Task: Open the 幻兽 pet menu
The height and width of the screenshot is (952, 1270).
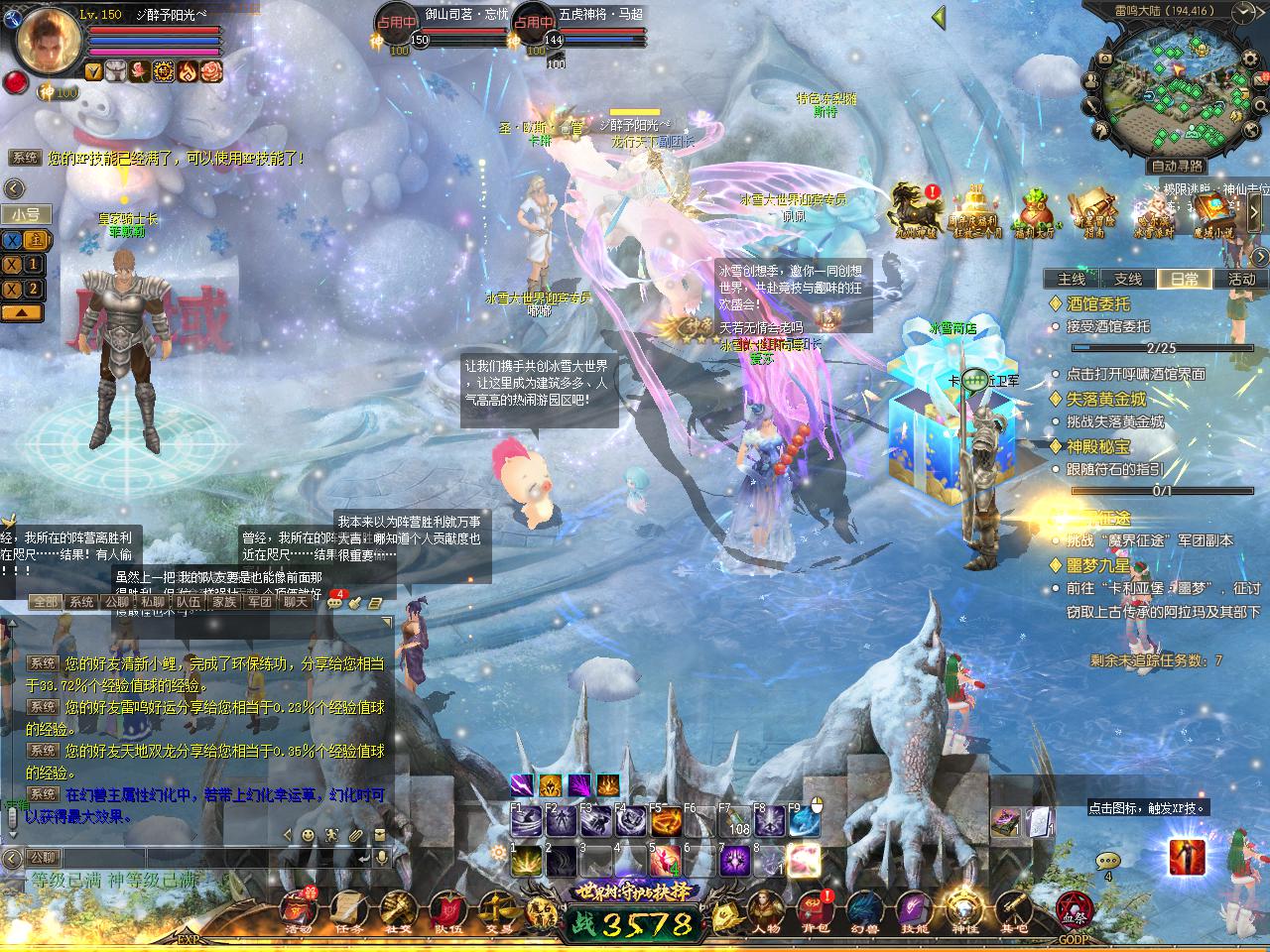Action: (x=863, y=907)
